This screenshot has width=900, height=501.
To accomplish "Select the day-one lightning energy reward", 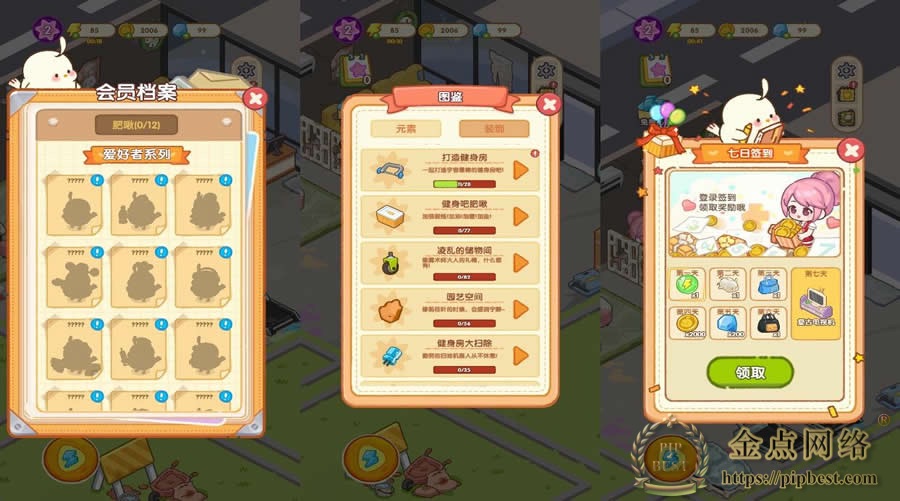I will (687, 285).
